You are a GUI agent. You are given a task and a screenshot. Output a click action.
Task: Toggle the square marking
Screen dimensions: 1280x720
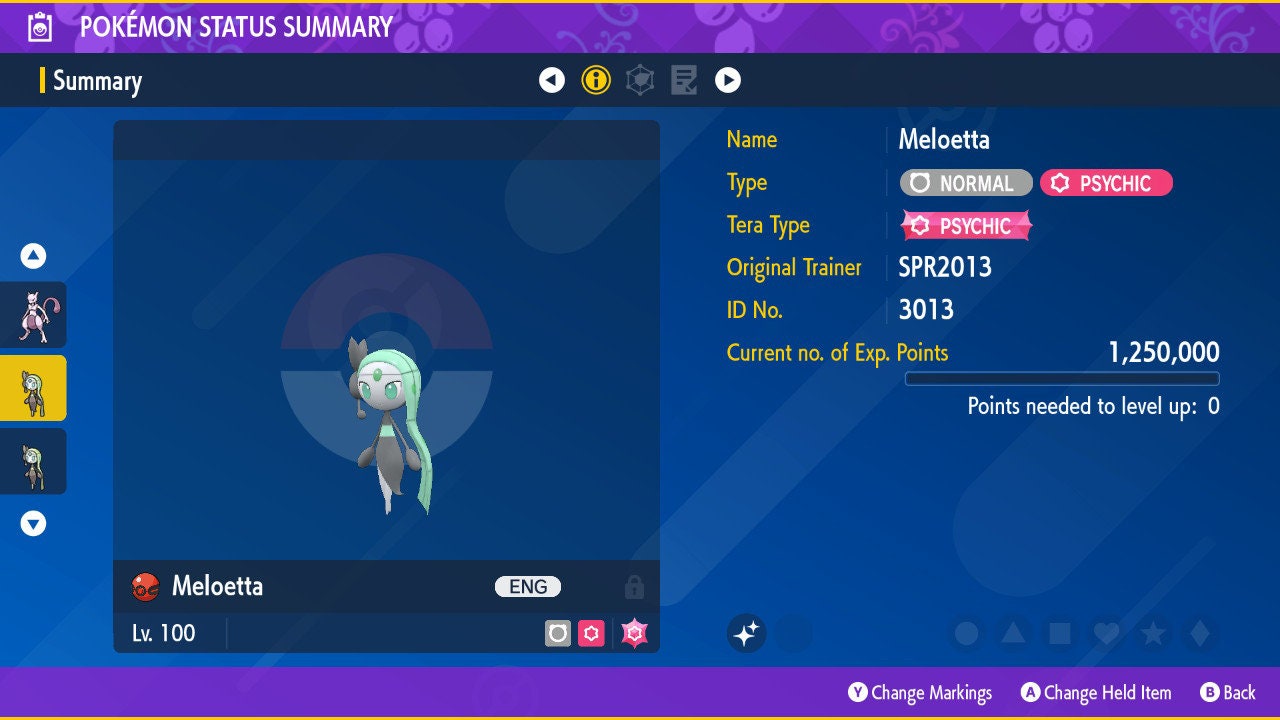[1059, 633]
